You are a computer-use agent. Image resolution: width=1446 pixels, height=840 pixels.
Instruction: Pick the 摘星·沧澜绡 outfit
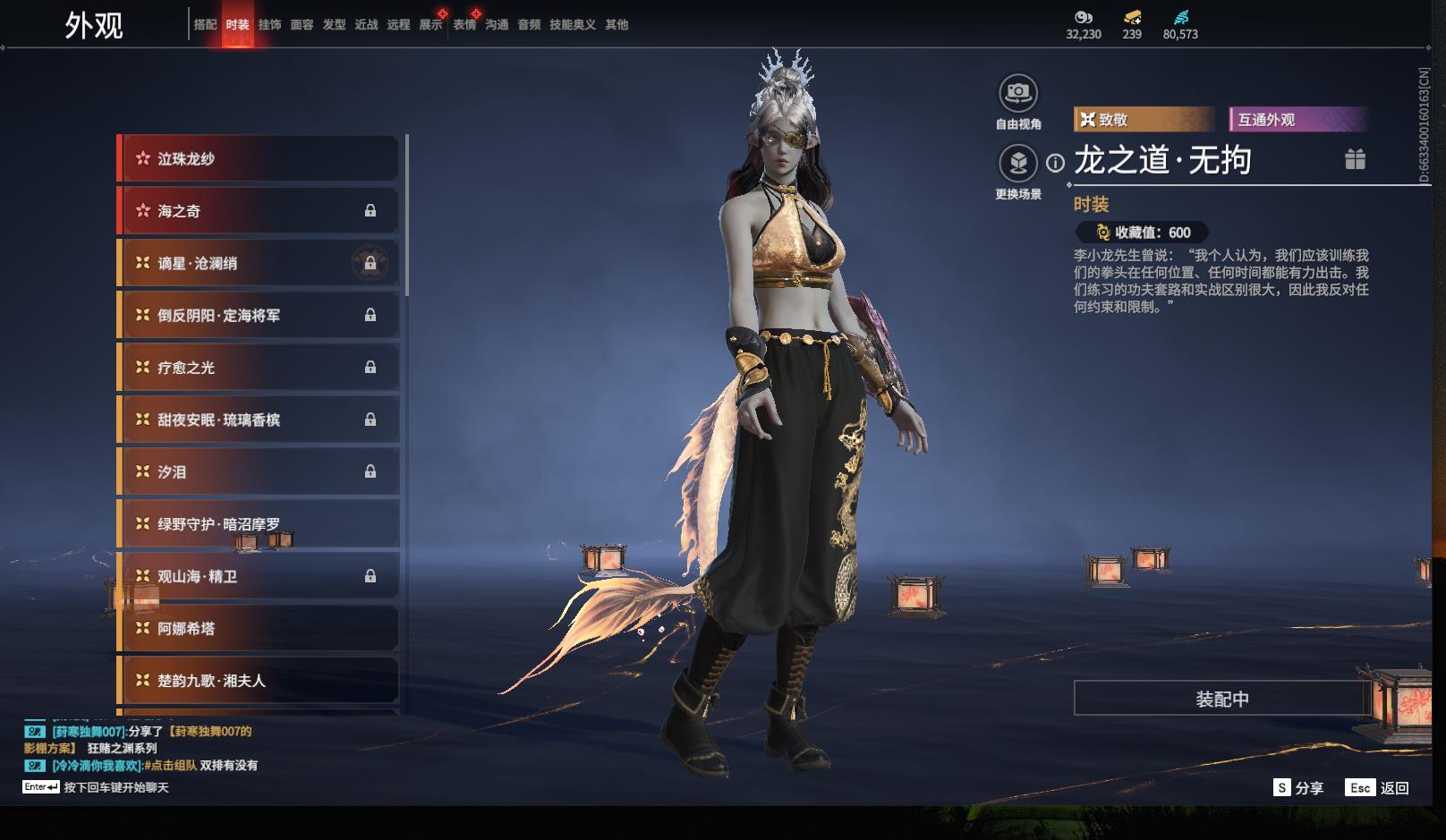[x=259, y=263]
